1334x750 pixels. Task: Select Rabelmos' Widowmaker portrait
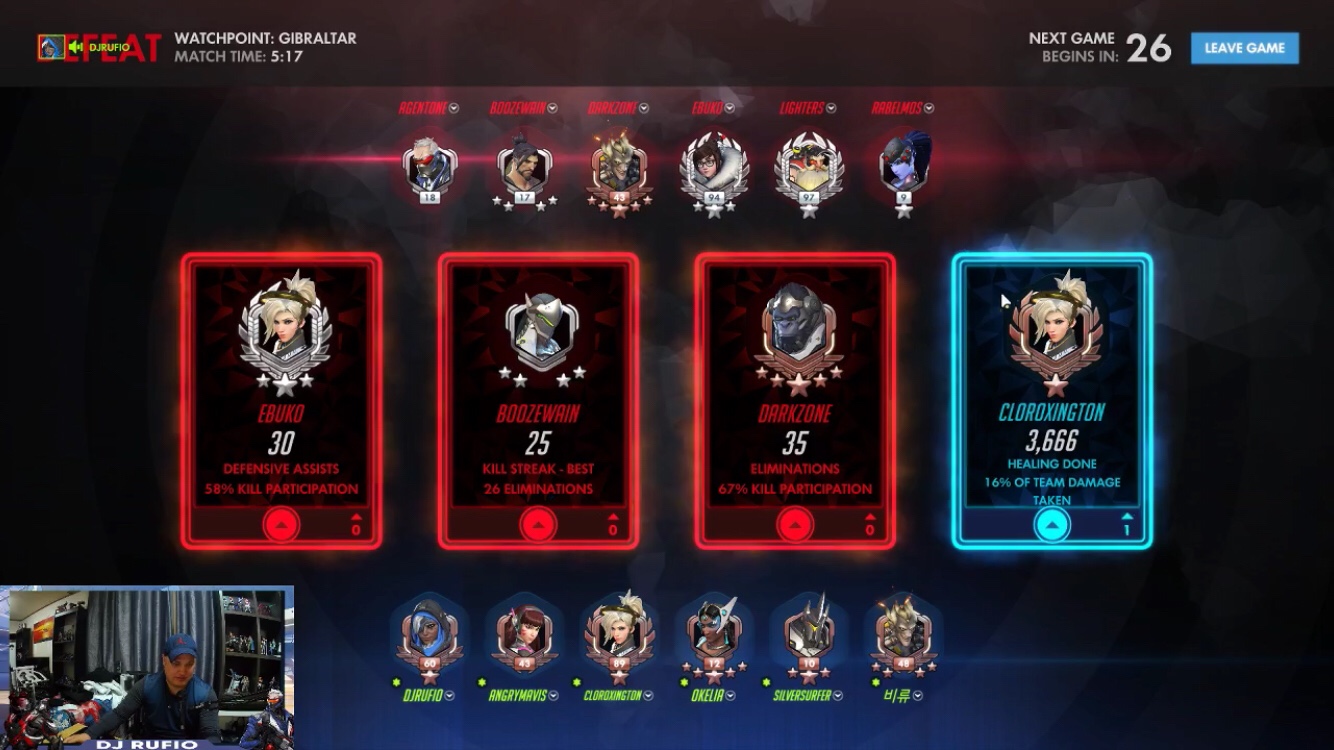pos(904,163)
